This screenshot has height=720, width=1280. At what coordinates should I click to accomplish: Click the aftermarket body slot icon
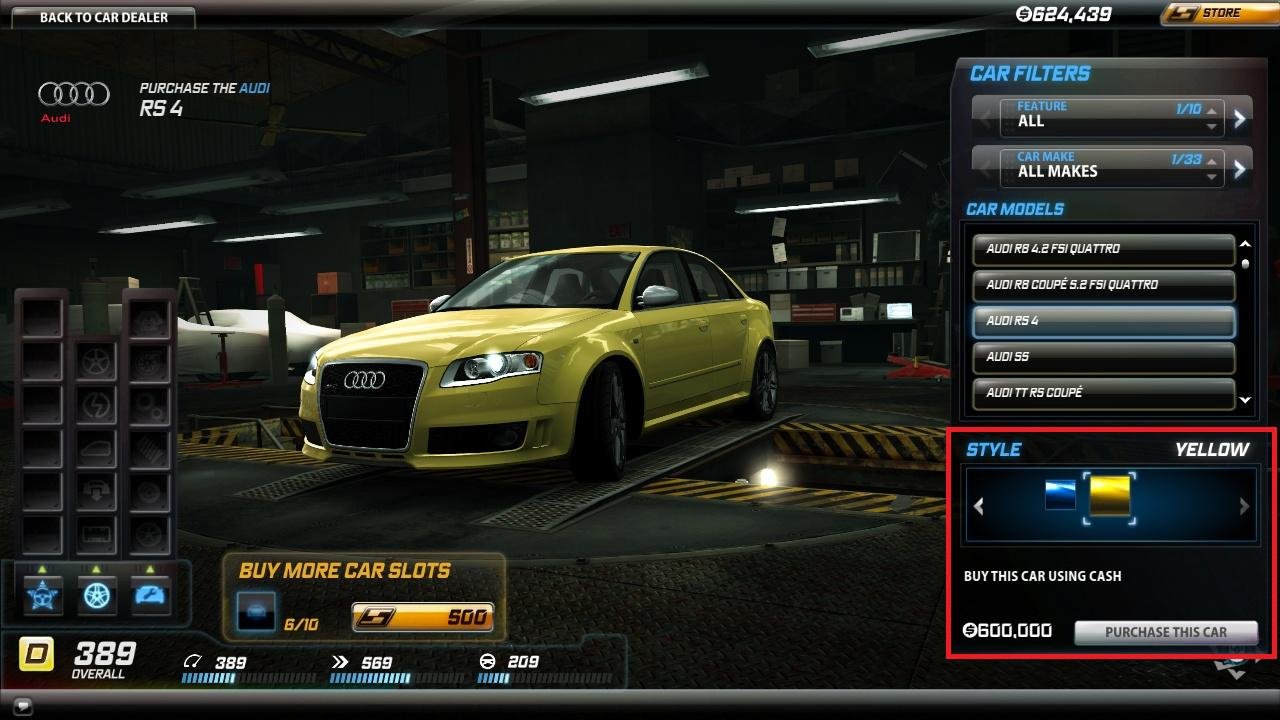click(x=95, y=447)
